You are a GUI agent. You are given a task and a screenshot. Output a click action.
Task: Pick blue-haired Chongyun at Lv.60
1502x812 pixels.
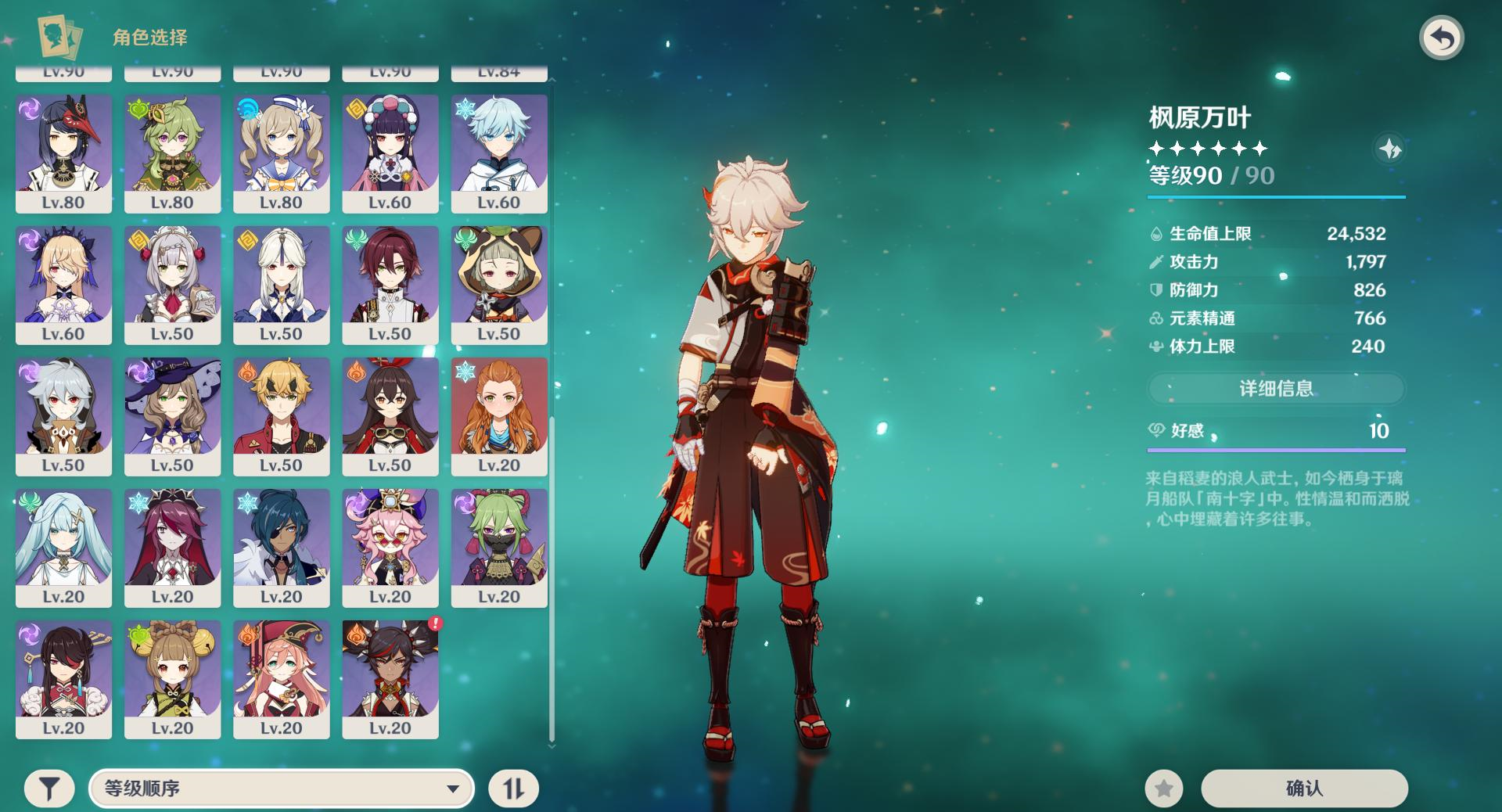click(x=499, y=153)
